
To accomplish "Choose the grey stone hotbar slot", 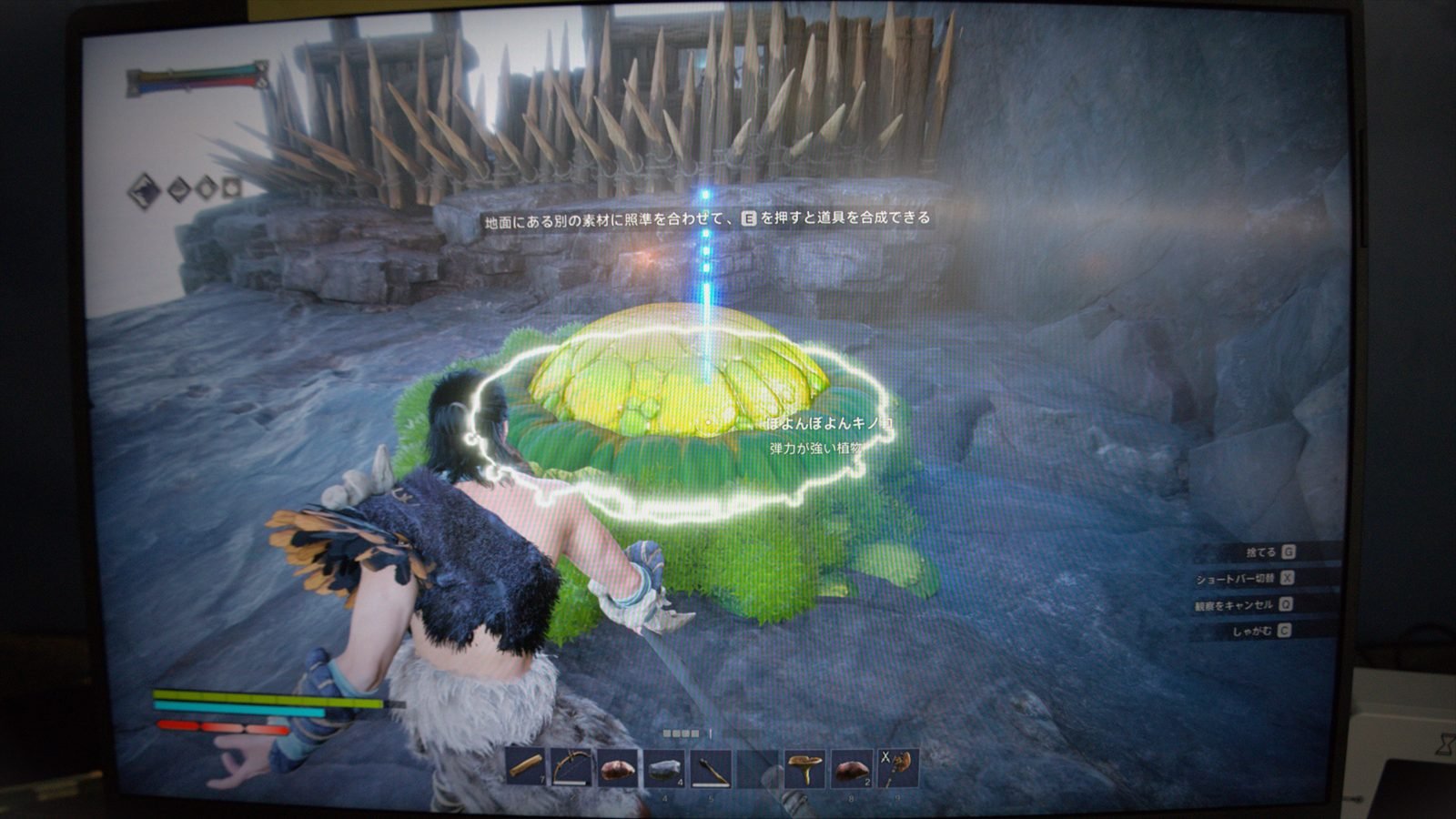I will click(664, 769).
